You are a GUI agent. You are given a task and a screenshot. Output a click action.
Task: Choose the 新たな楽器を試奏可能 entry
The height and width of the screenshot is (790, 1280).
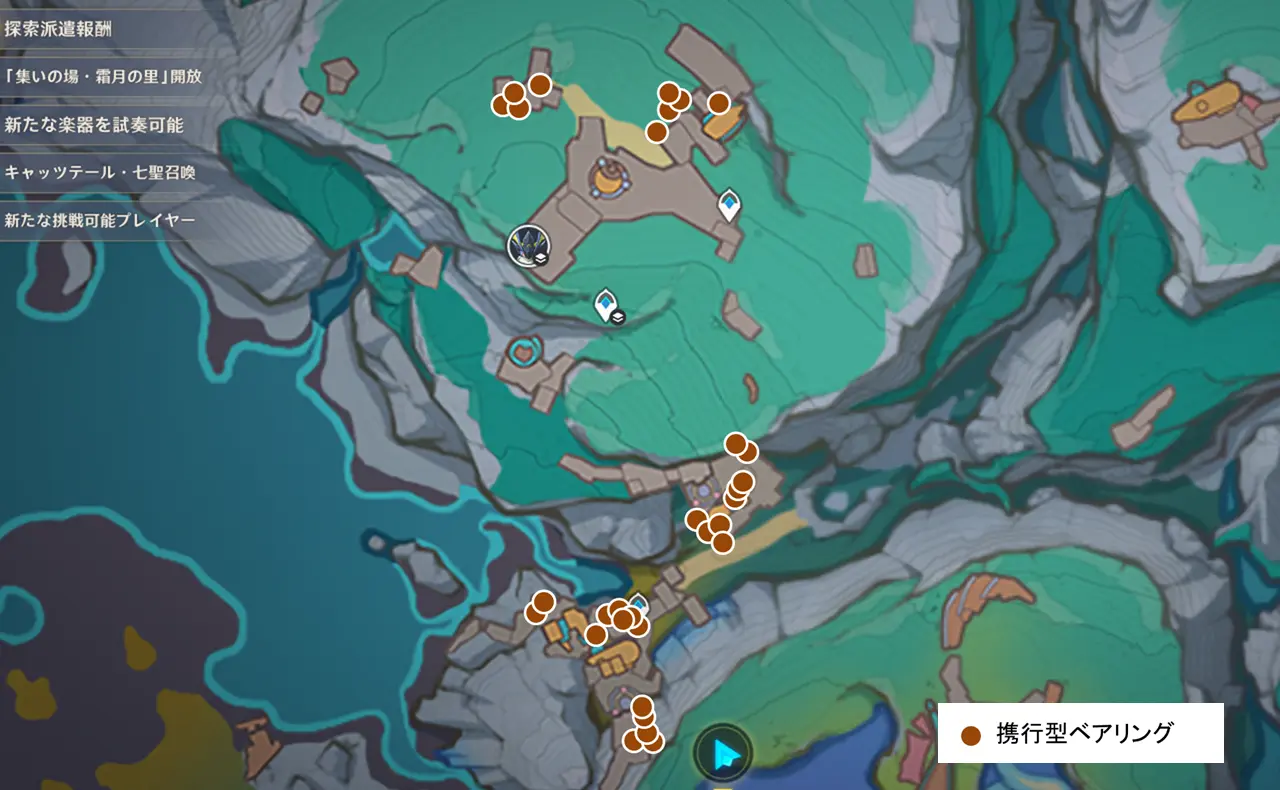point(93,124)
